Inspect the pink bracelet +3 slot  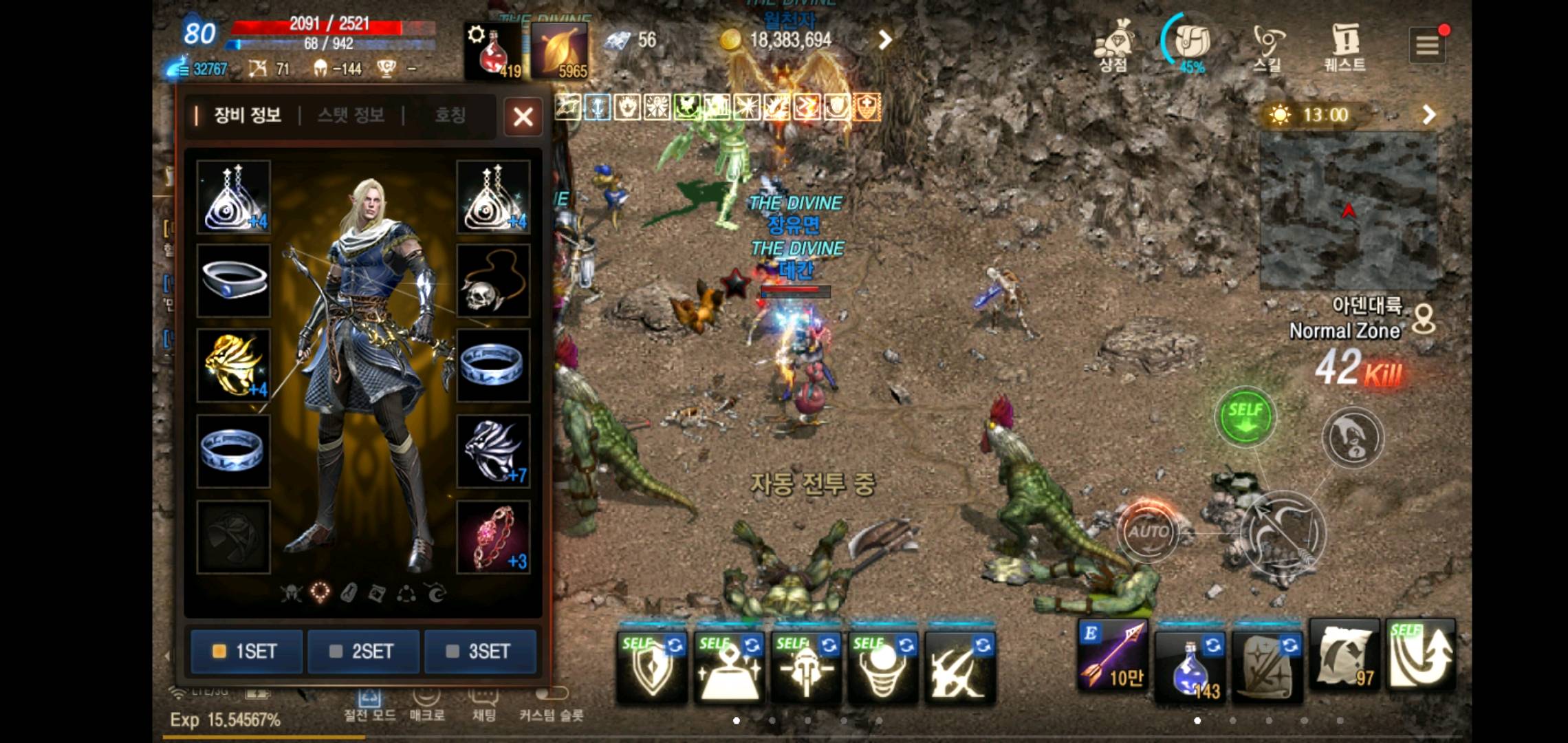(x=493, y=537)
